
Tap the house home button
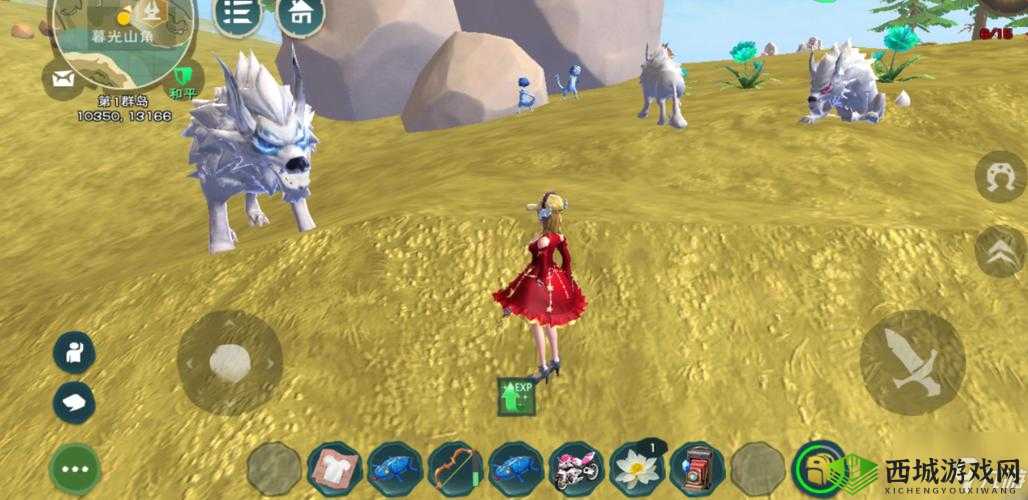[x=299, y=14]
